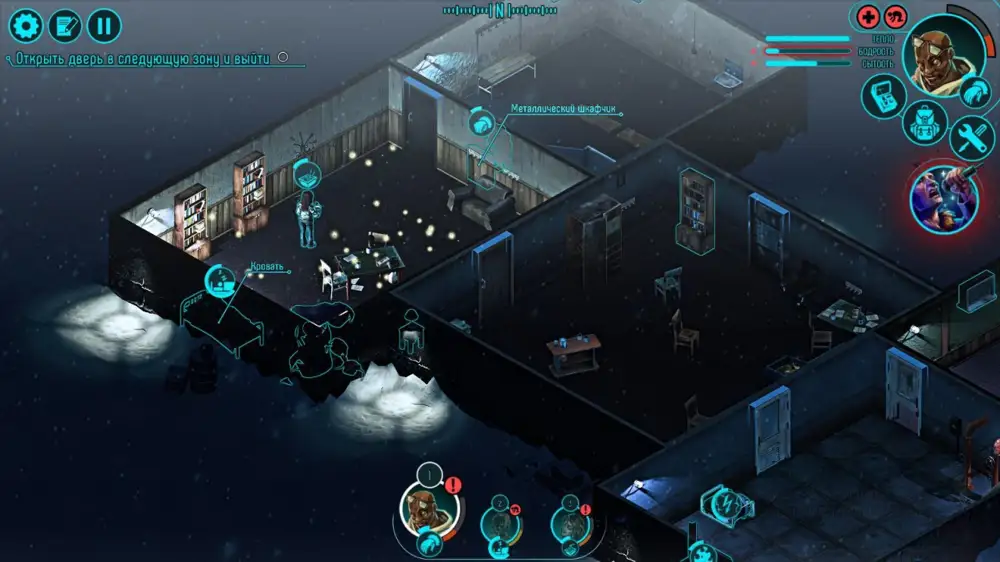Select party member two portrait
The height and width of the screenshot is (562, 1000).
click(x=500, y=521)
